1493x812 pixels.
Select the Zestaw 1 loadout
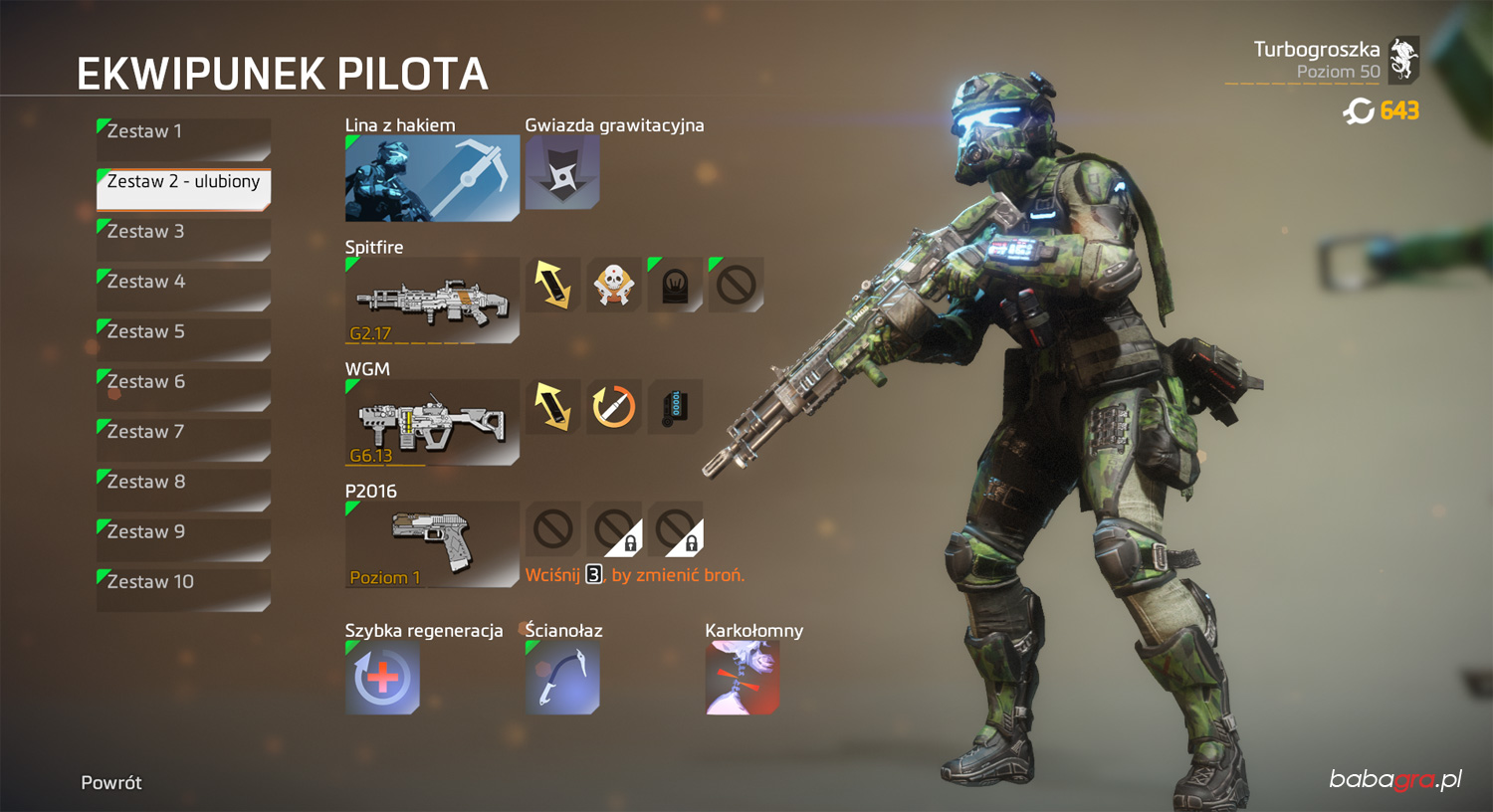[x=183, y=138]
